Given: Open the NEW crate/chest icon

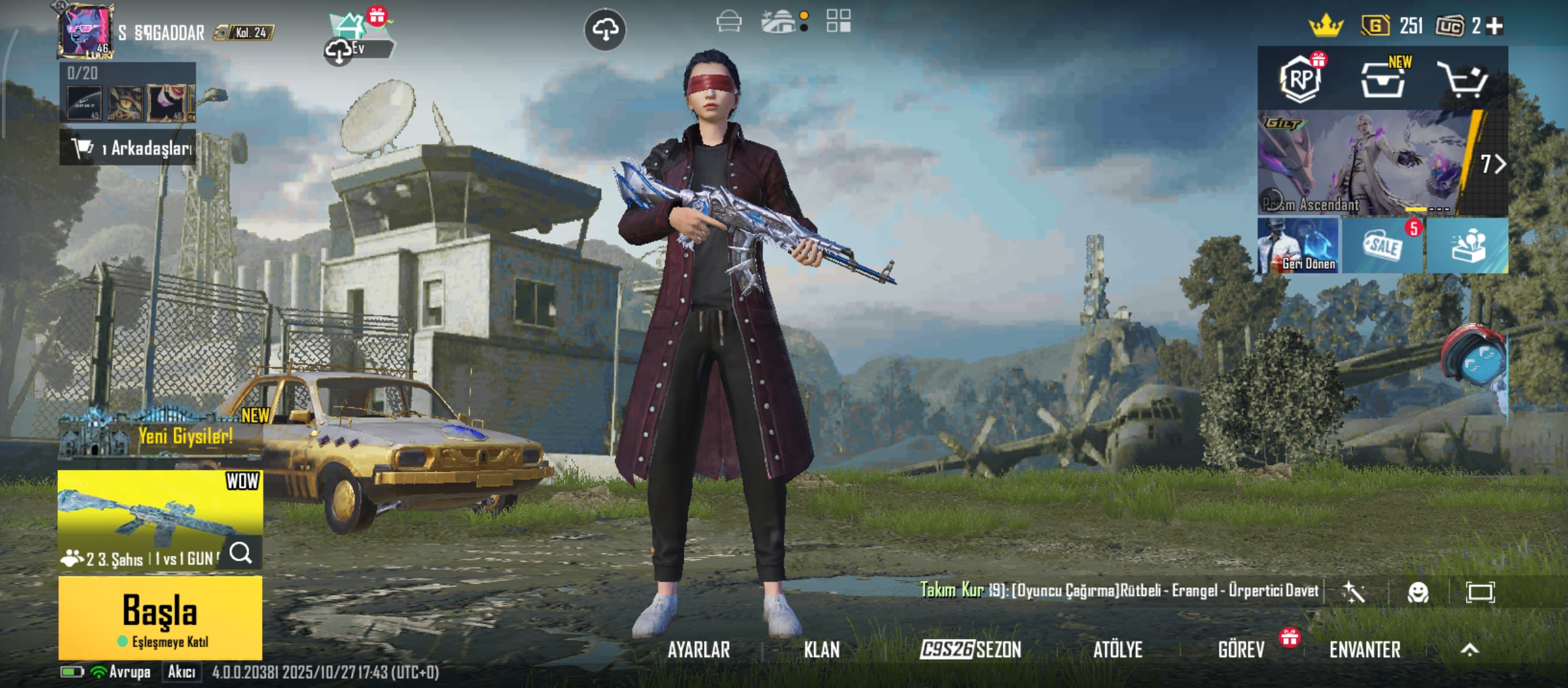Looking at the screenshot, I should pos(1383,80).
